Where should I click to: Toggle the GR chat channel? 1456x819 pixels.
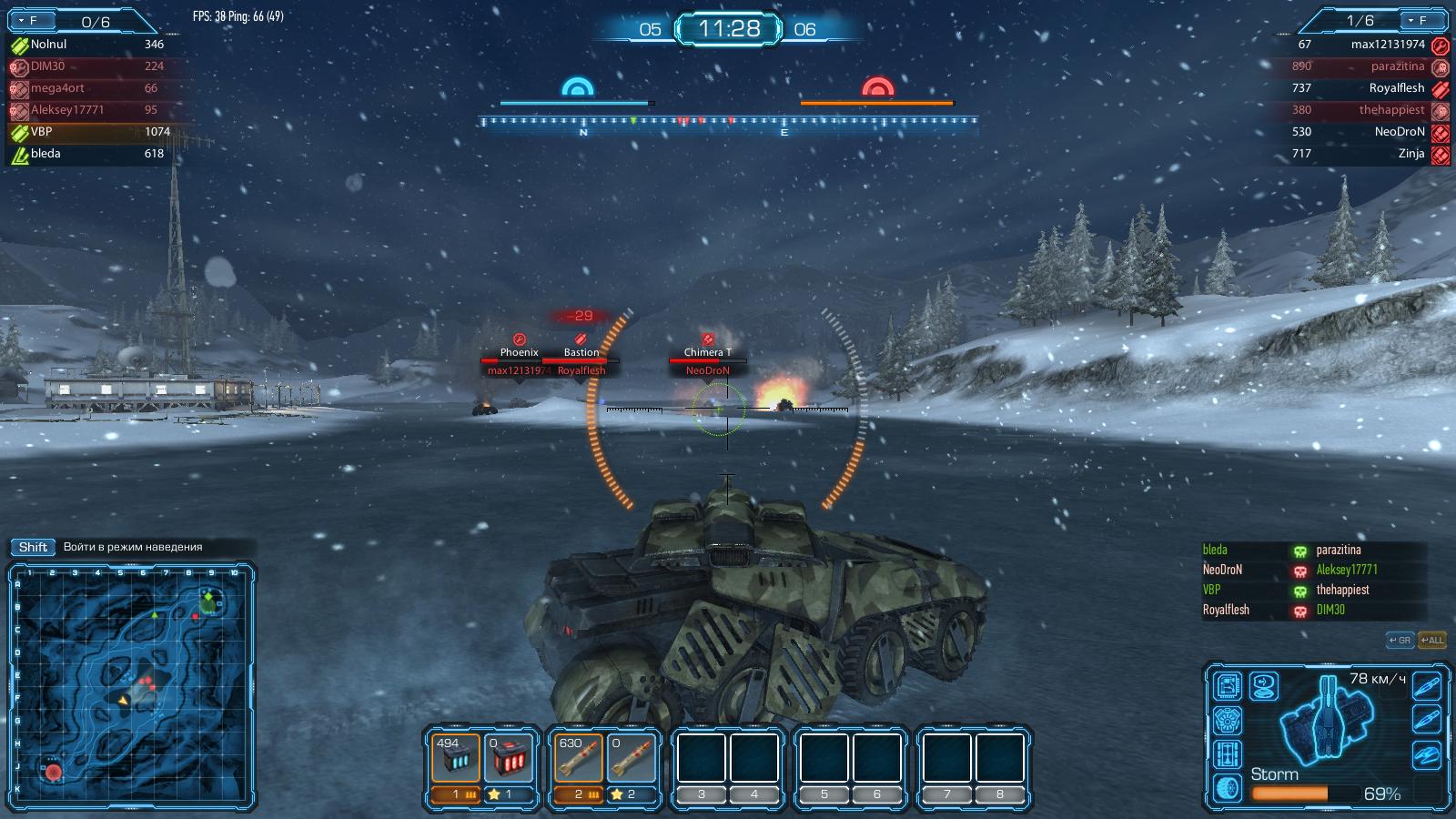(x=1400, y=640)
